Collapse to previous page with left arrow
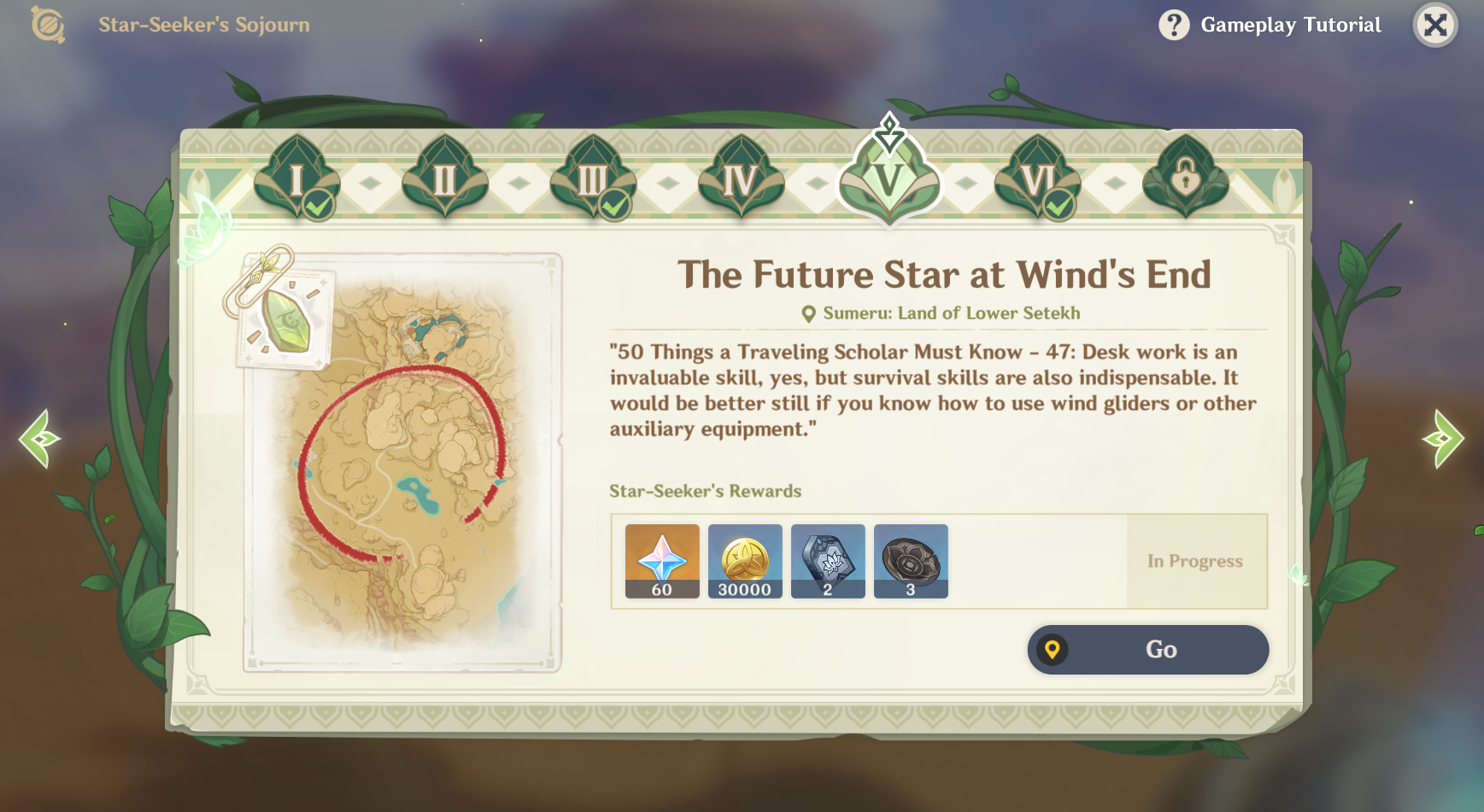Screen dimensions: 1484x812 pos(38,441)
